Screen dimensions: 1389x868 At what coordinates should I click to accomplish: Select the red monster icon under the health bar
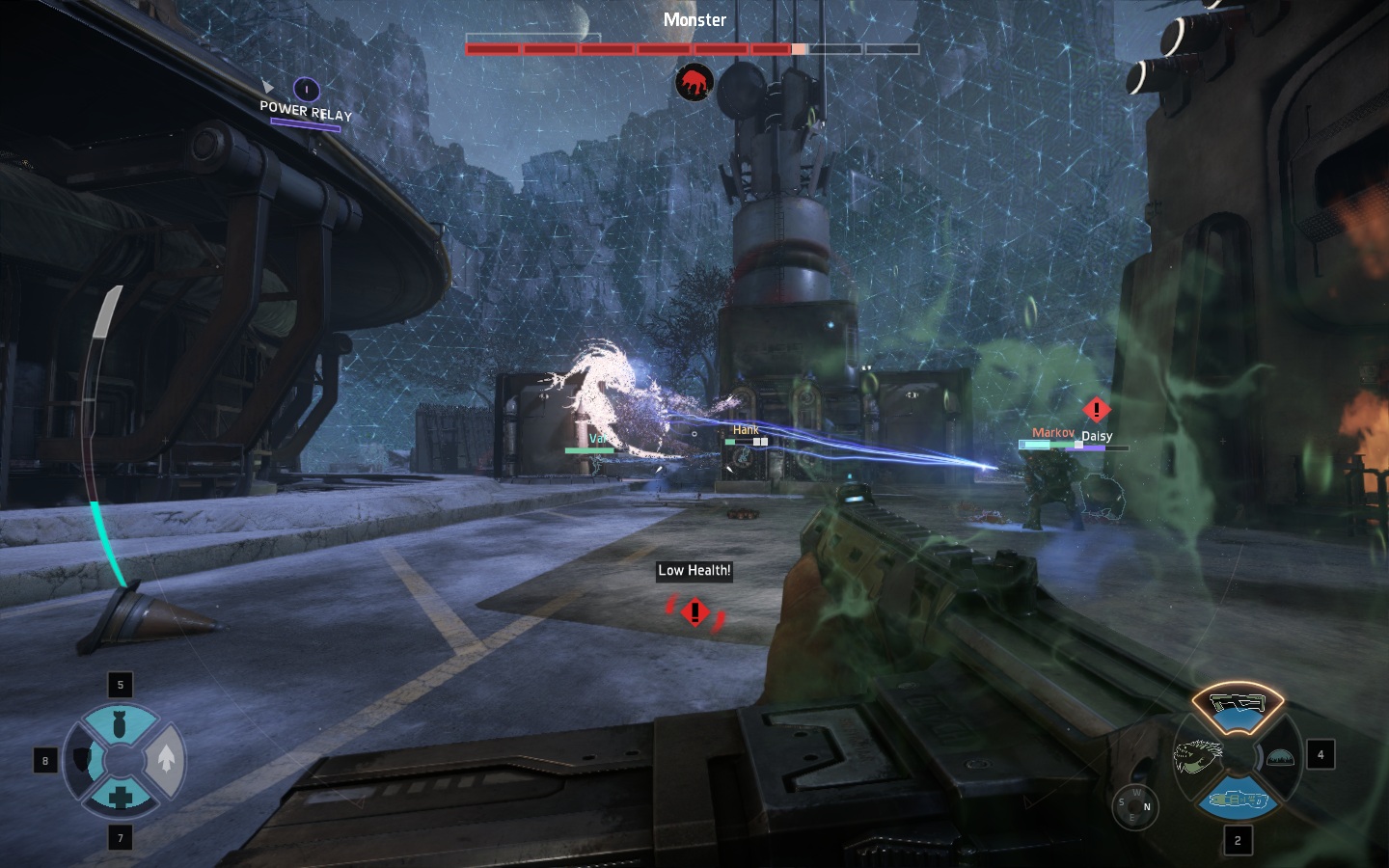[x=694, y=84]
